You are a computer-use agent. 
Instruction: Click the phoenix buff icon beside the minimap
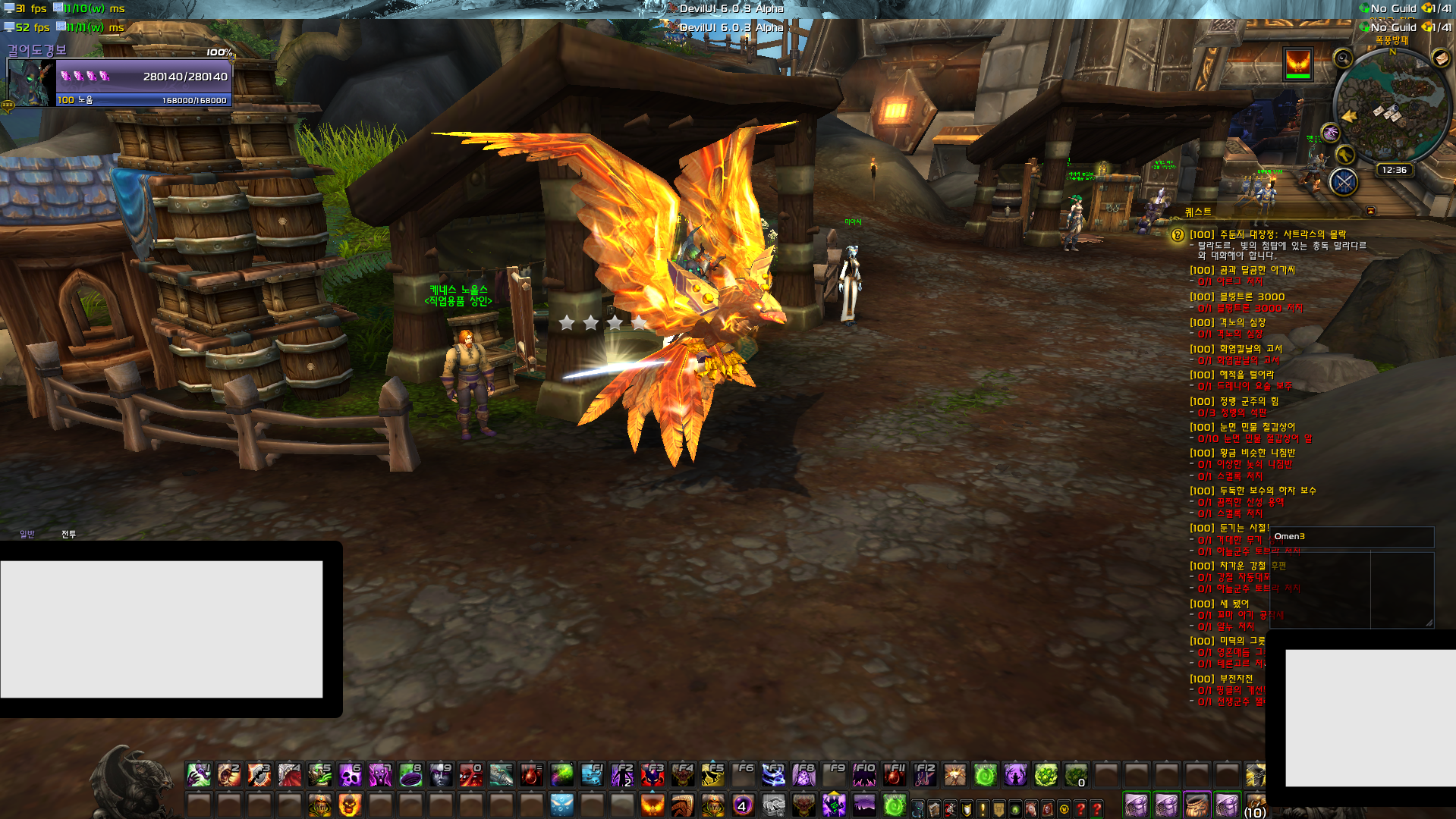[x=1297, y=64]
